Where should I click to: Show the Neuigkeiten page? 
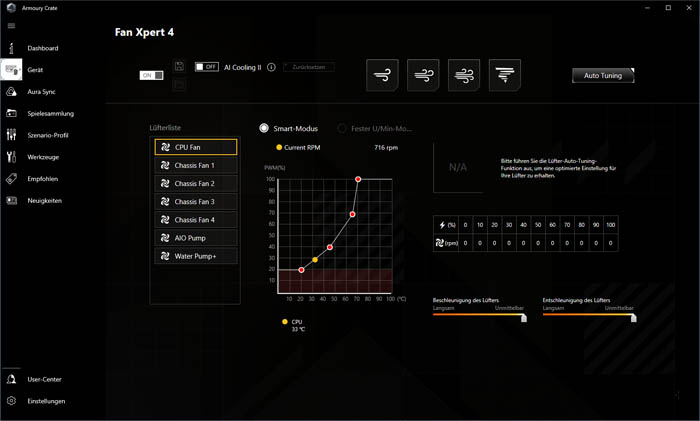44,201
